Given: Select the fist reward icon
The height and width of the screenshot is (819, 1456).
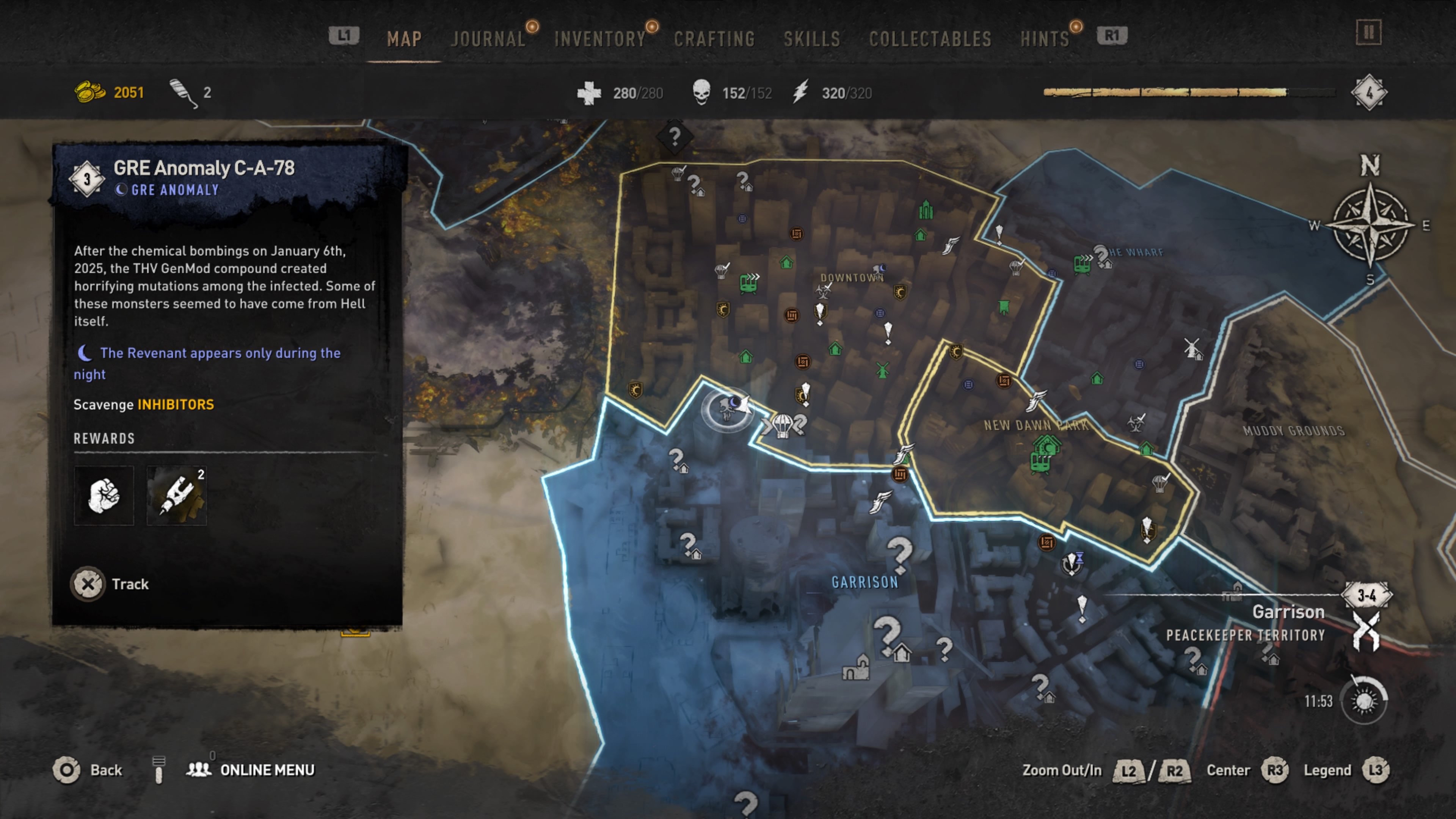Looking at the screenshot, I should 104,496.
